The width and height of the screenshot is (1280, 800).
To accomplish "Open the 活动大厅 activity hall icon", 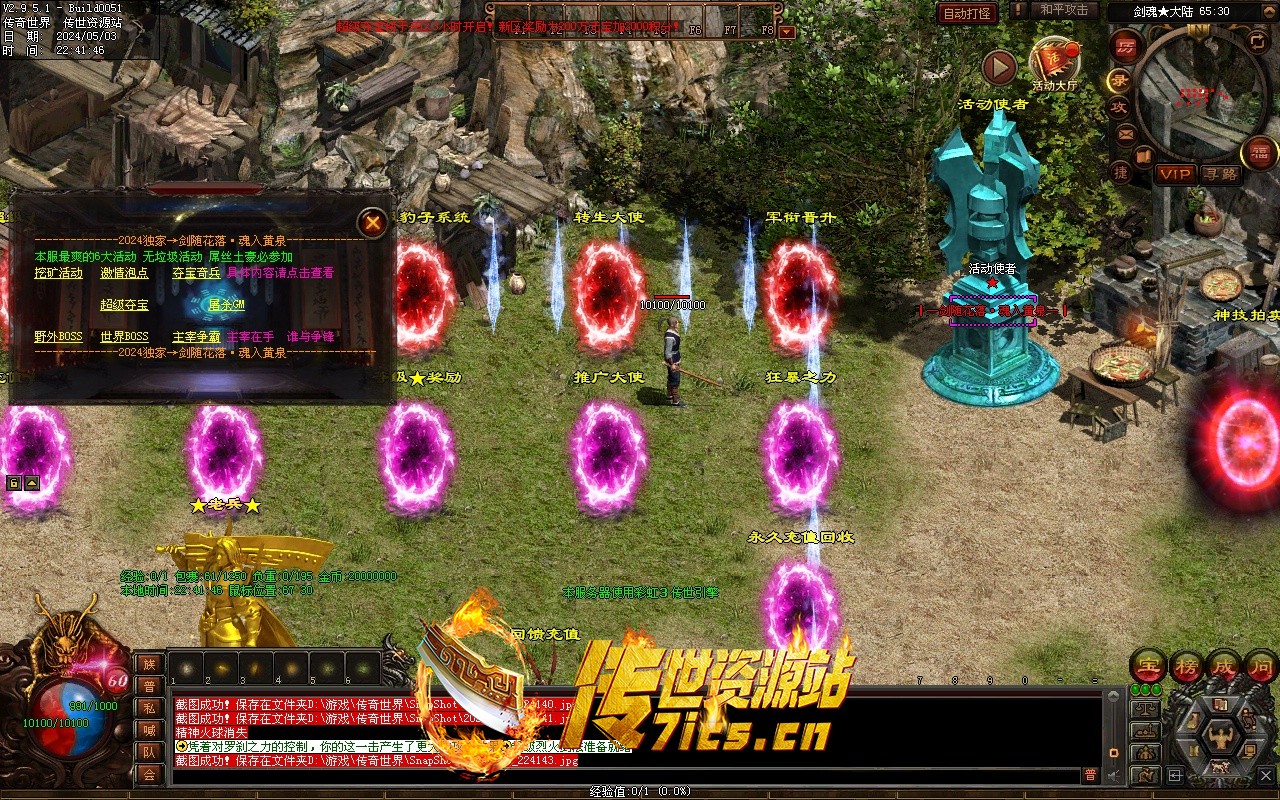I will coord(1054,63).
